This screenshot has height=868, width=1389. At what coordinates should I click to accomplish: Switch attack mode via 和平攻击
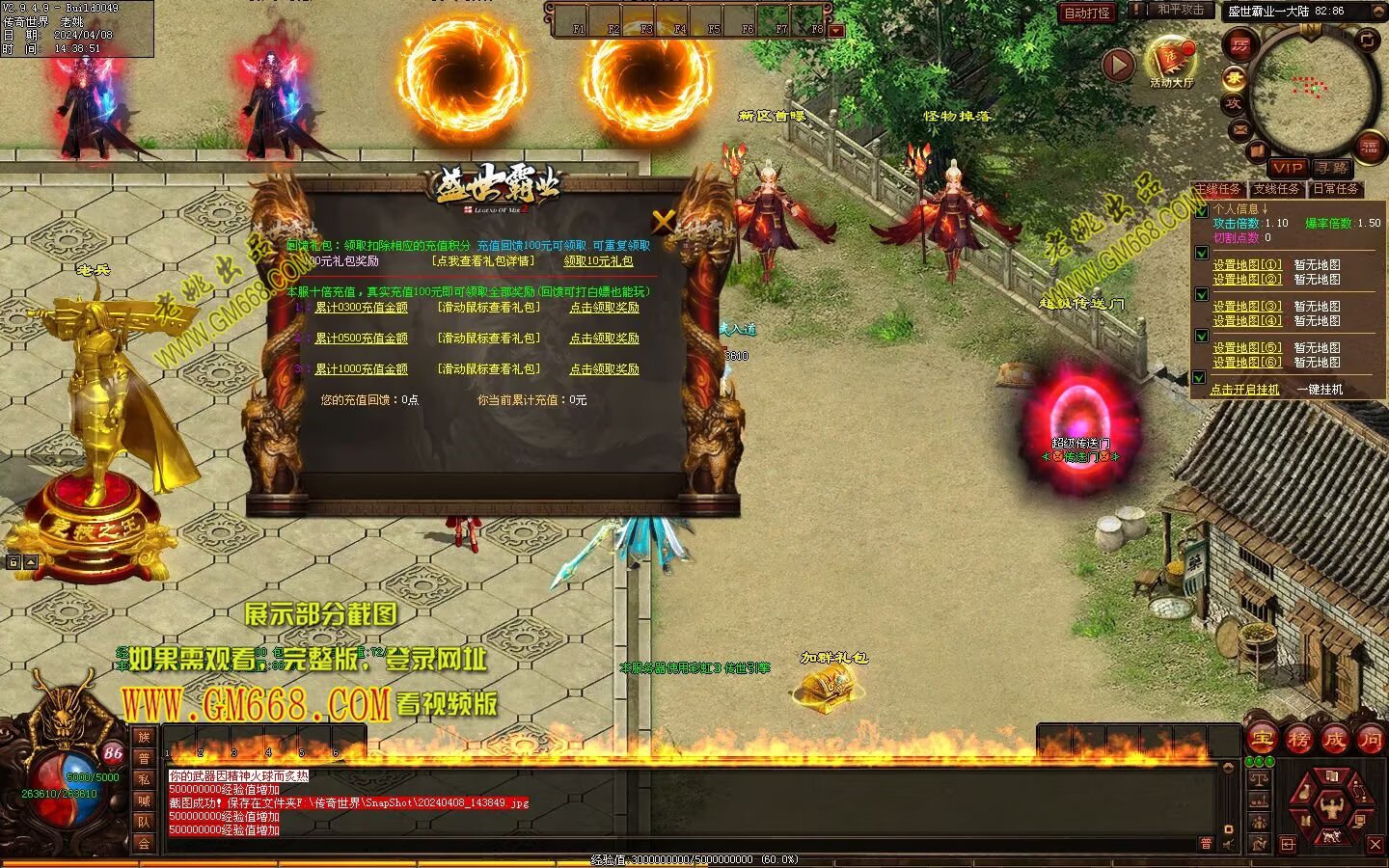[1180, 10]
